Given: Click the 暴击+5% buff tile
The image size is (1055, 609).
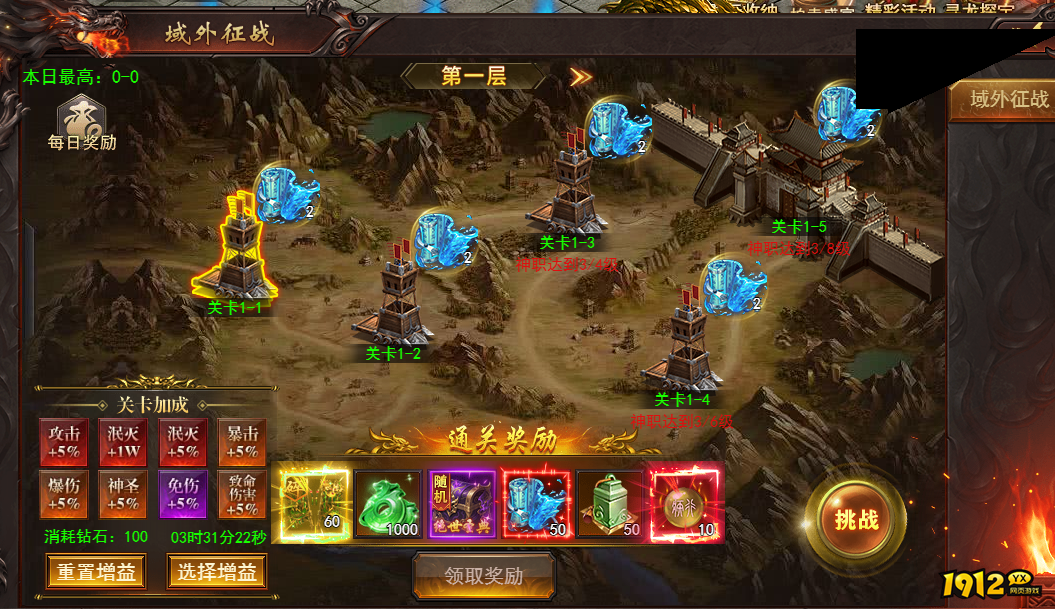Looking at the screenshot, I should point(242,443).
